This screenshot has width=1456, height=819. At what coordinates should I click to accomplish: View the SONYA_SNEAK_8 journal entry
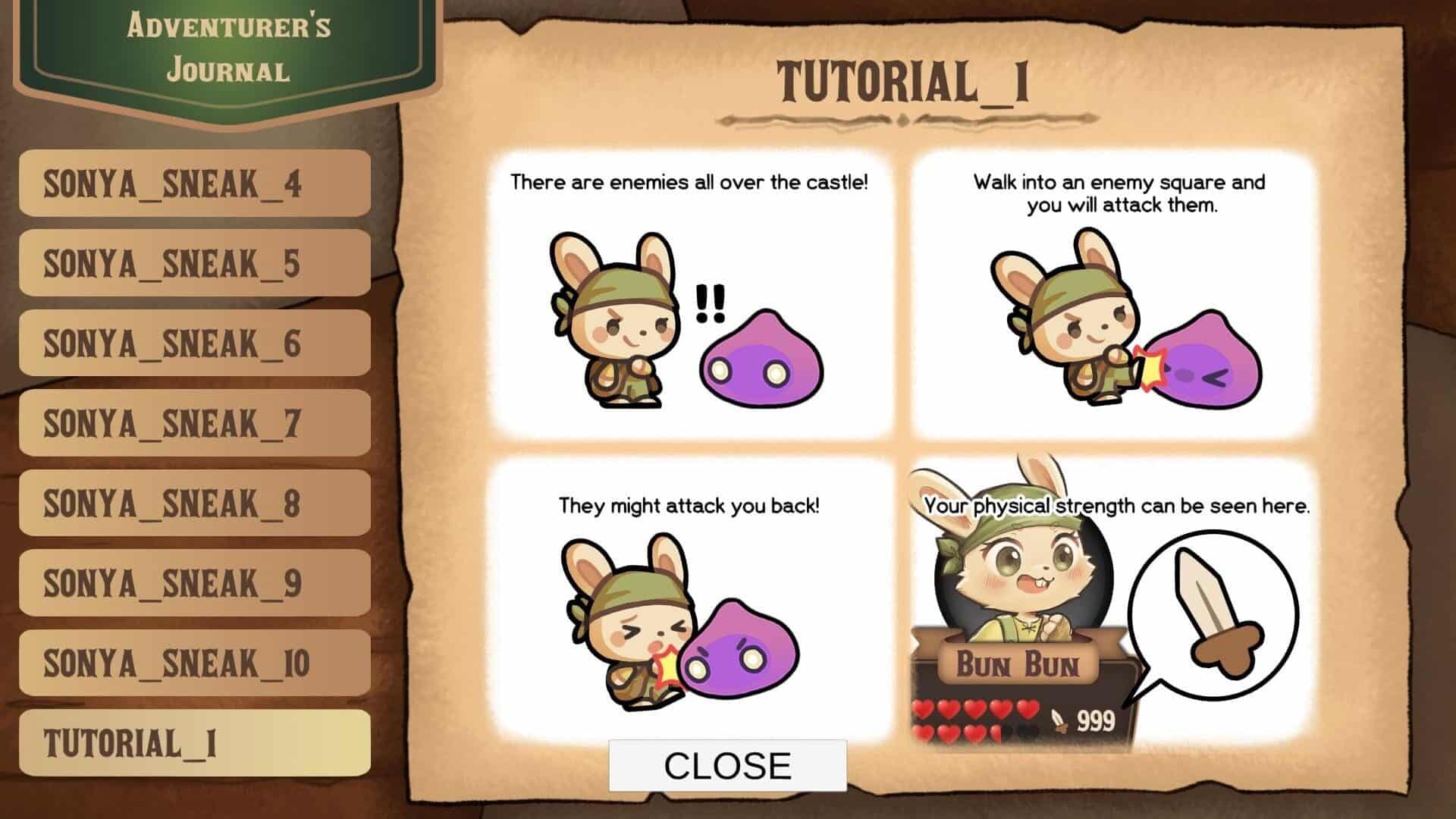195,504
